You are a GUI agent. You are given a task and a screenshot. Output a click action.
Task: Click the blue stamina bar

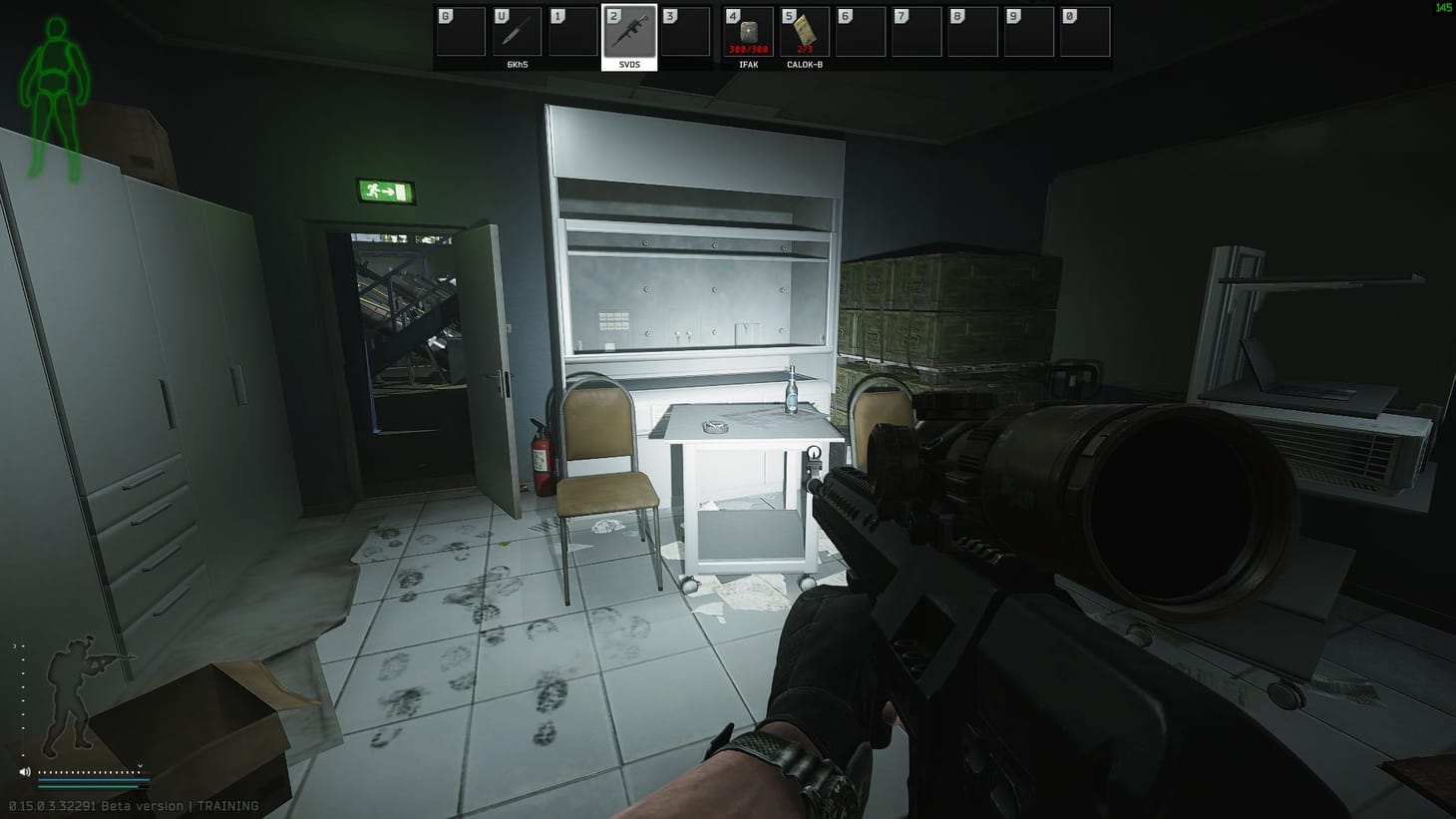click(x=94, y=779)
